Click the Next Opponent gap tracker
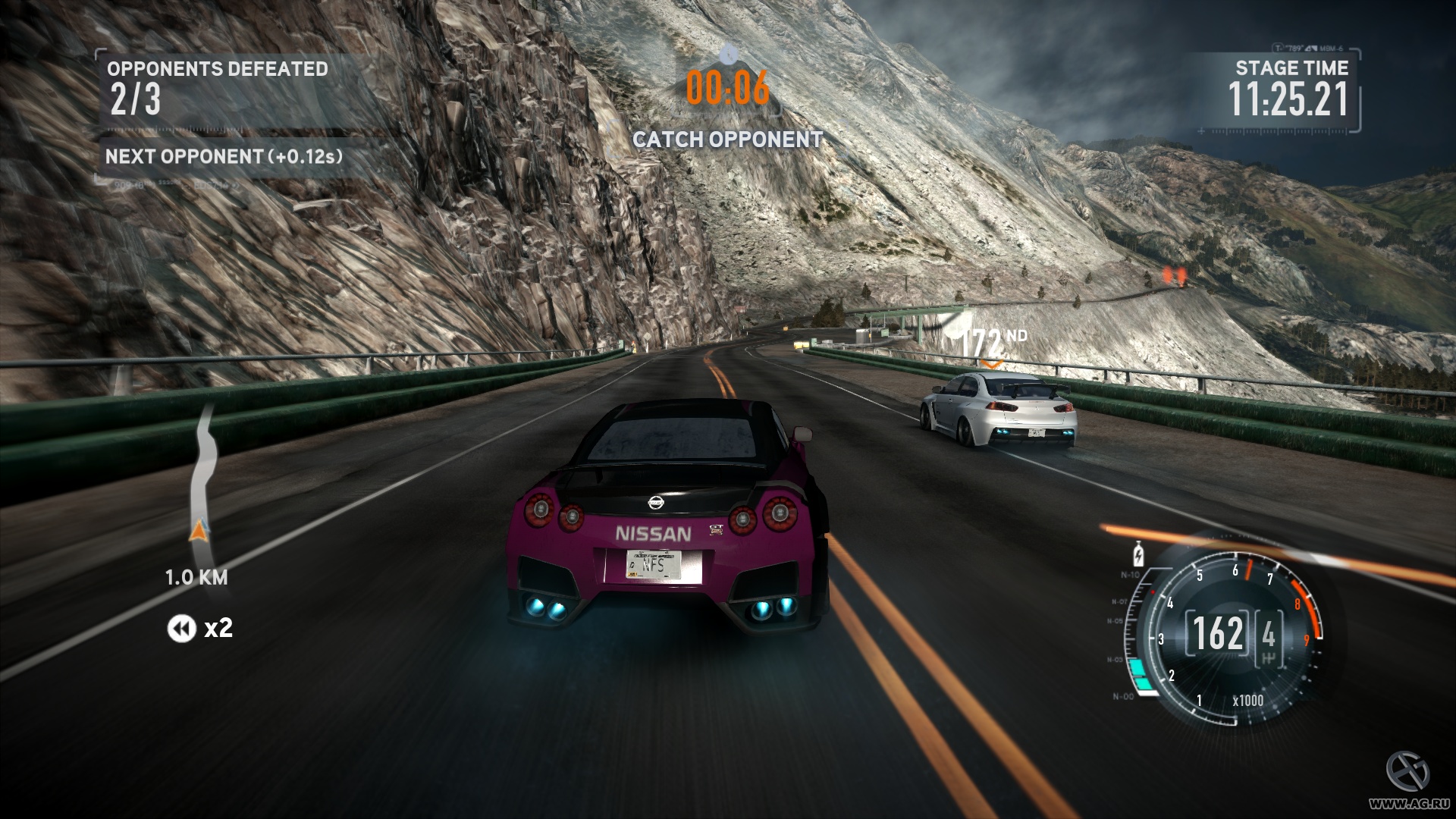This screenshot has width=1456, height=819. [224, 157]
